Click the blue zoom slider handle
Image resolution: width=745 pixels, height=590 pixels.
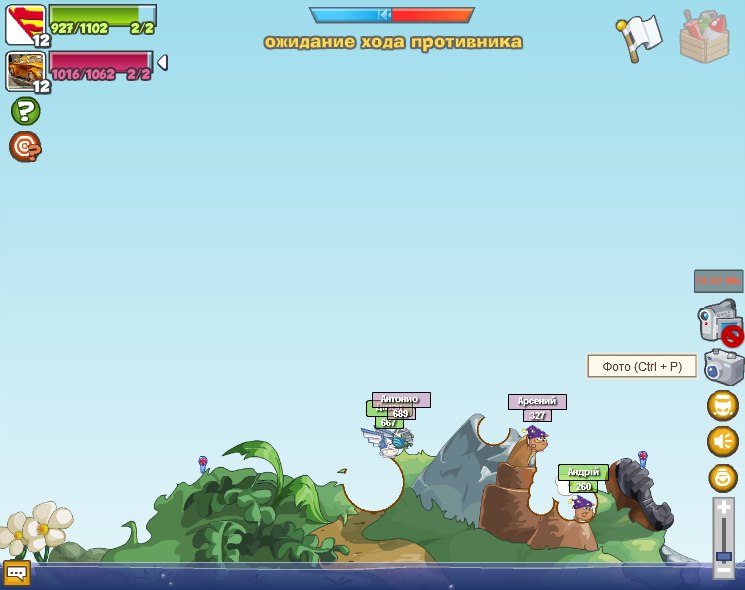(724, 556)
